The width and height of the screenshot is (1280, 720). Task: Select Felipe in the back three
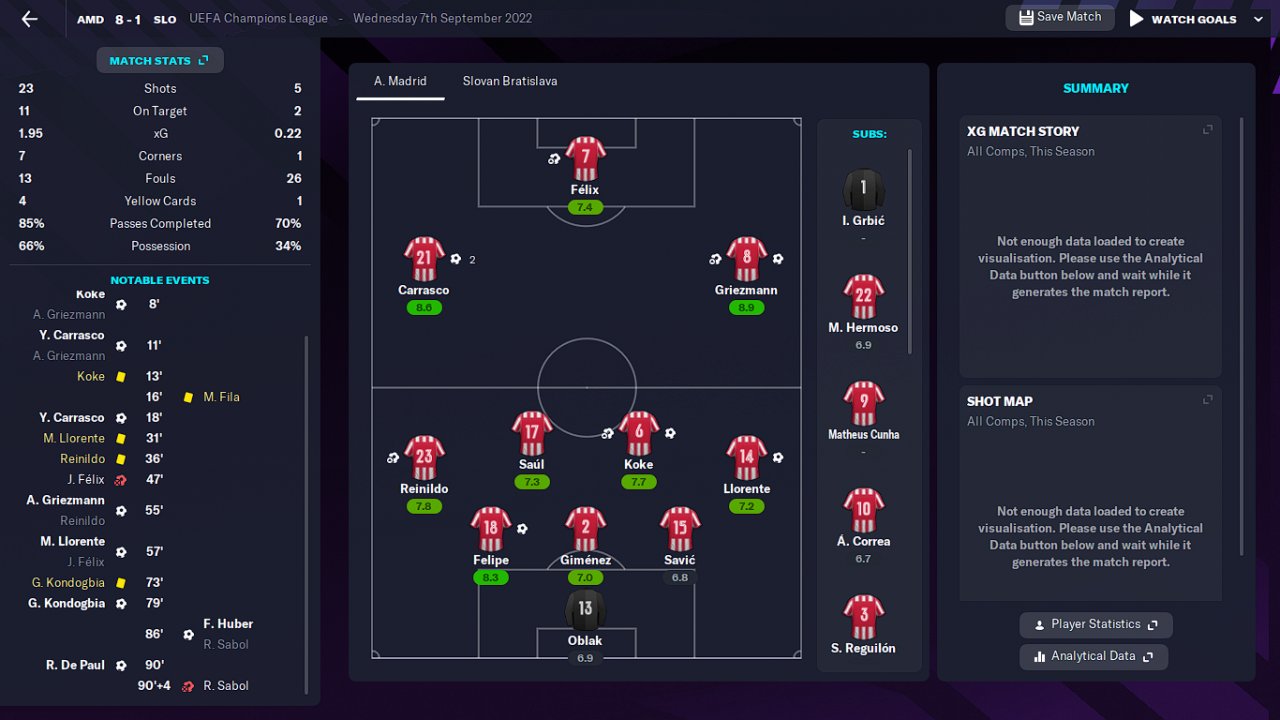[x=490, y=531]
